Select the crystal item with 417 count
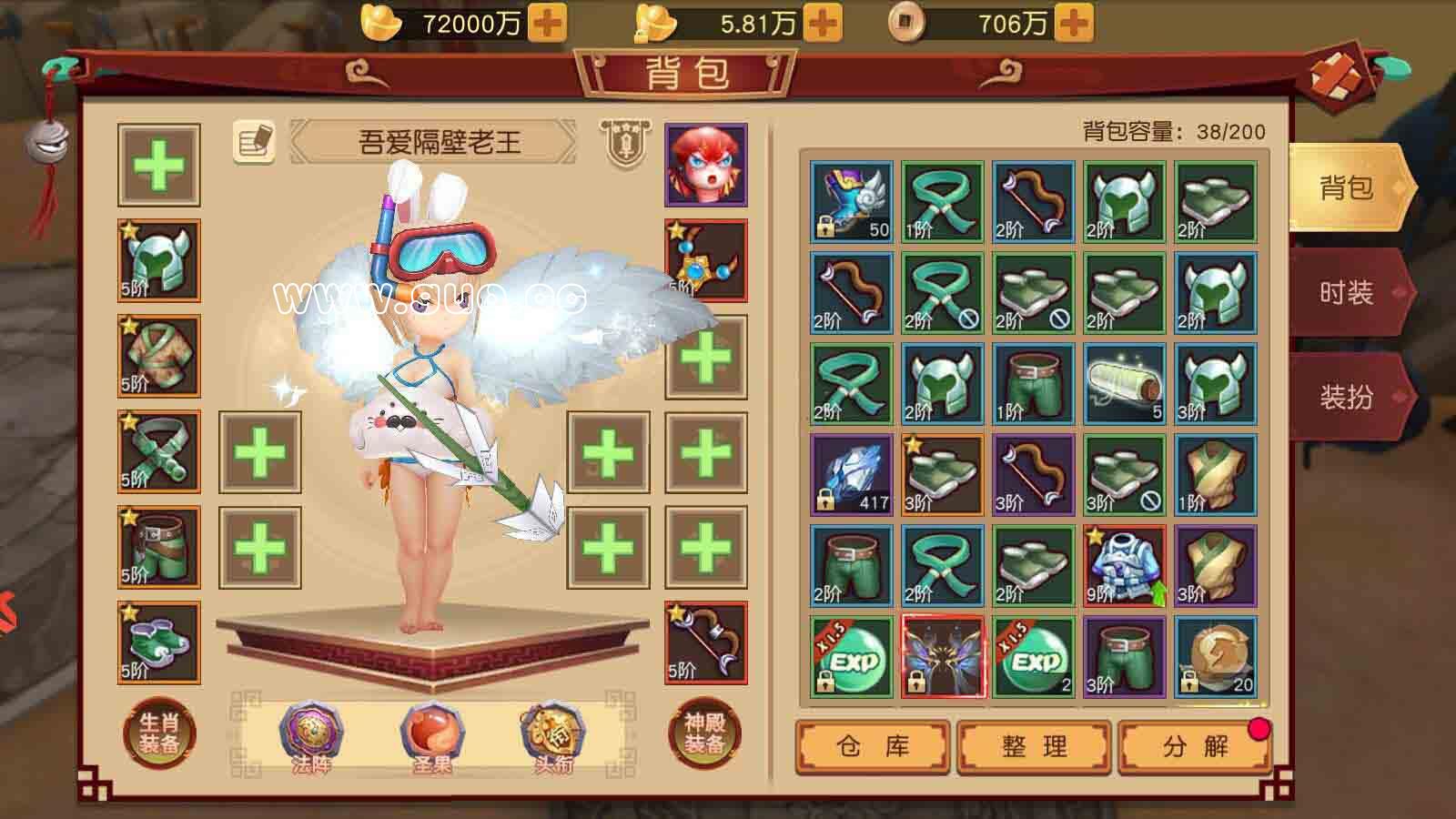The image size is (1456, 819). pos(852,475)
